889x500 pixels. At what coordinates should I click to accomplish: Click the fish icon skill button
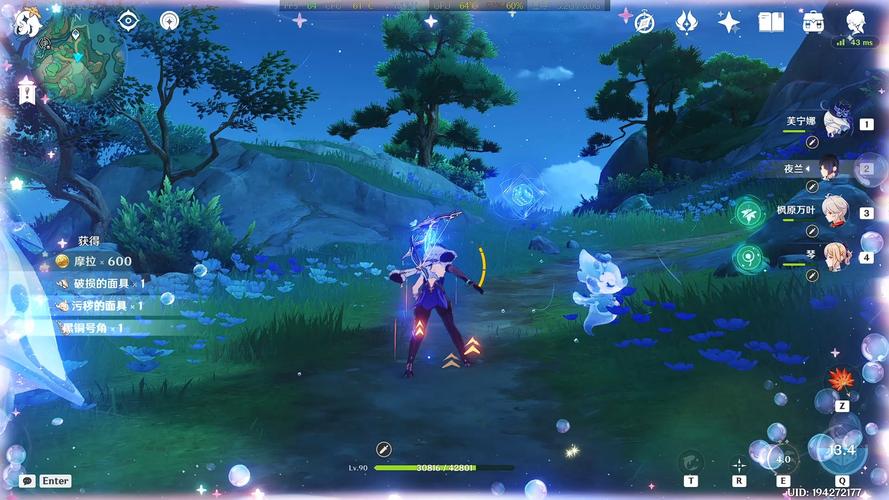pyautogui.click(x=690, y=461)
